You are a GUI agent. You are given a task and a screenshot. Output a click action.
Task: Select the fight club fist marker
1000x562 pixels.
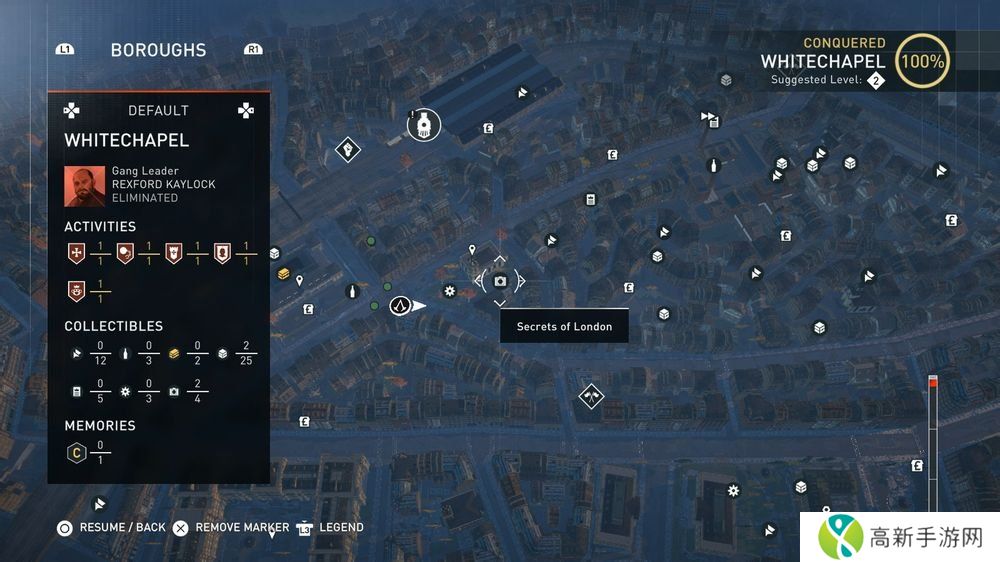(x=347, y=150)
